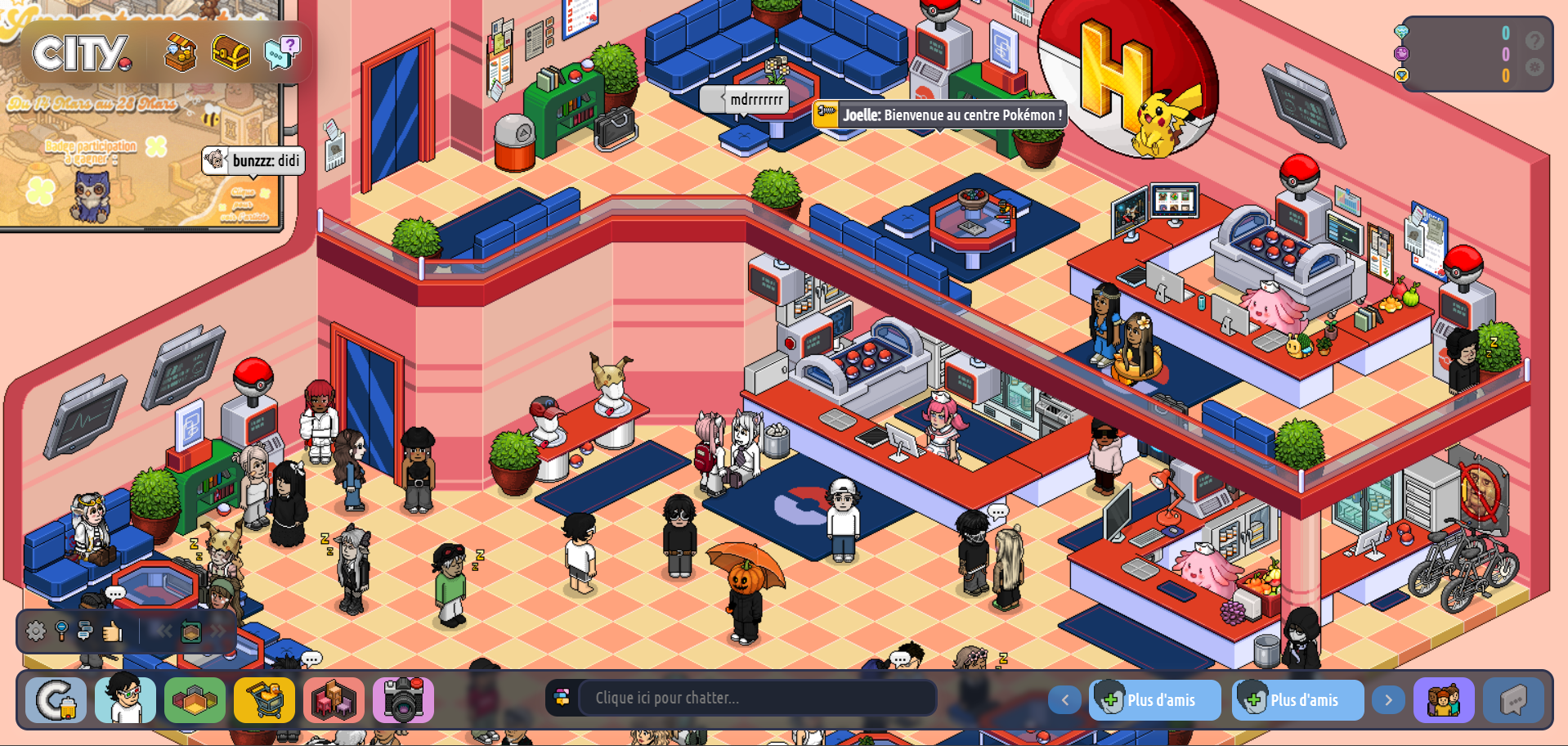This screenshot has width=1568, height=746.
Task: Open my avatar profile menu
Action: [125, 700]
